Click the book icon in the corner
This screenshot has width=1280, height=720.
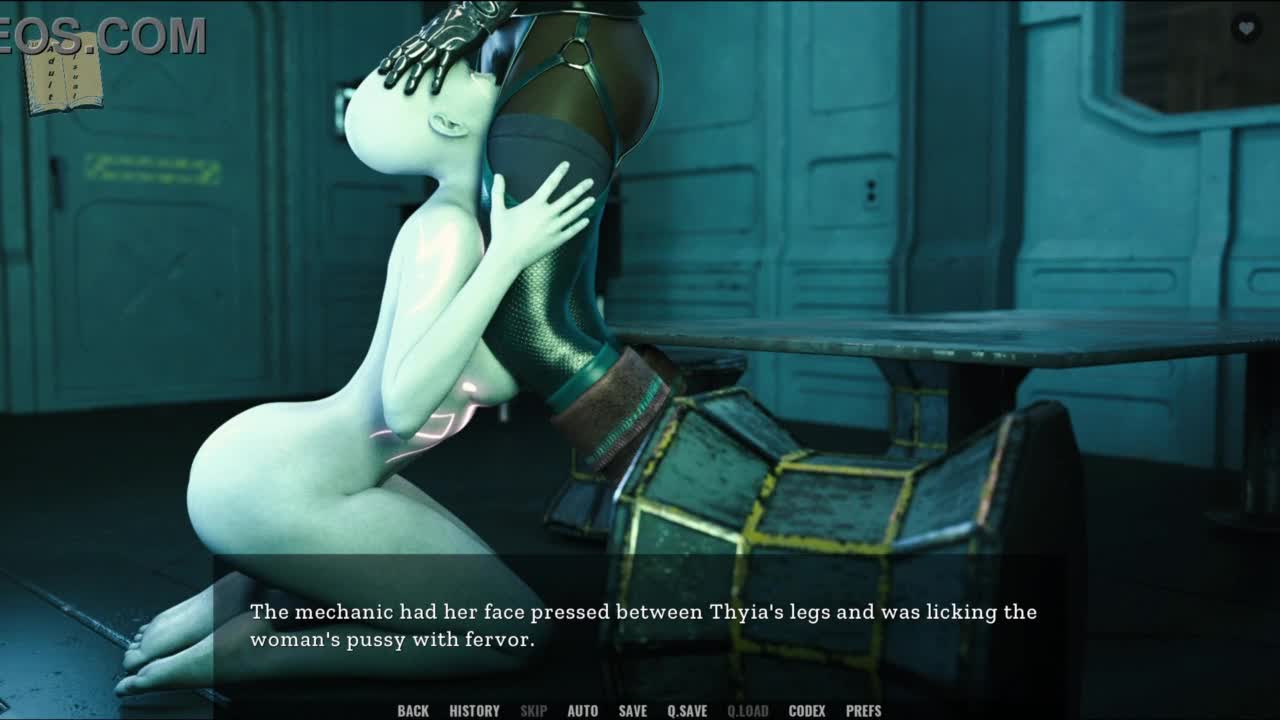click(x=64, y=72)
